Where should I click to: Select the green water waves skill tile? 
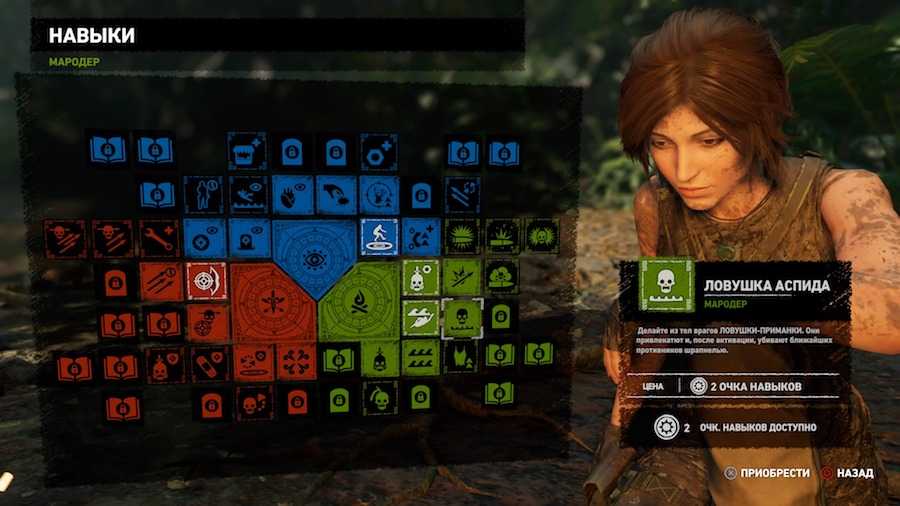point(421,359)
